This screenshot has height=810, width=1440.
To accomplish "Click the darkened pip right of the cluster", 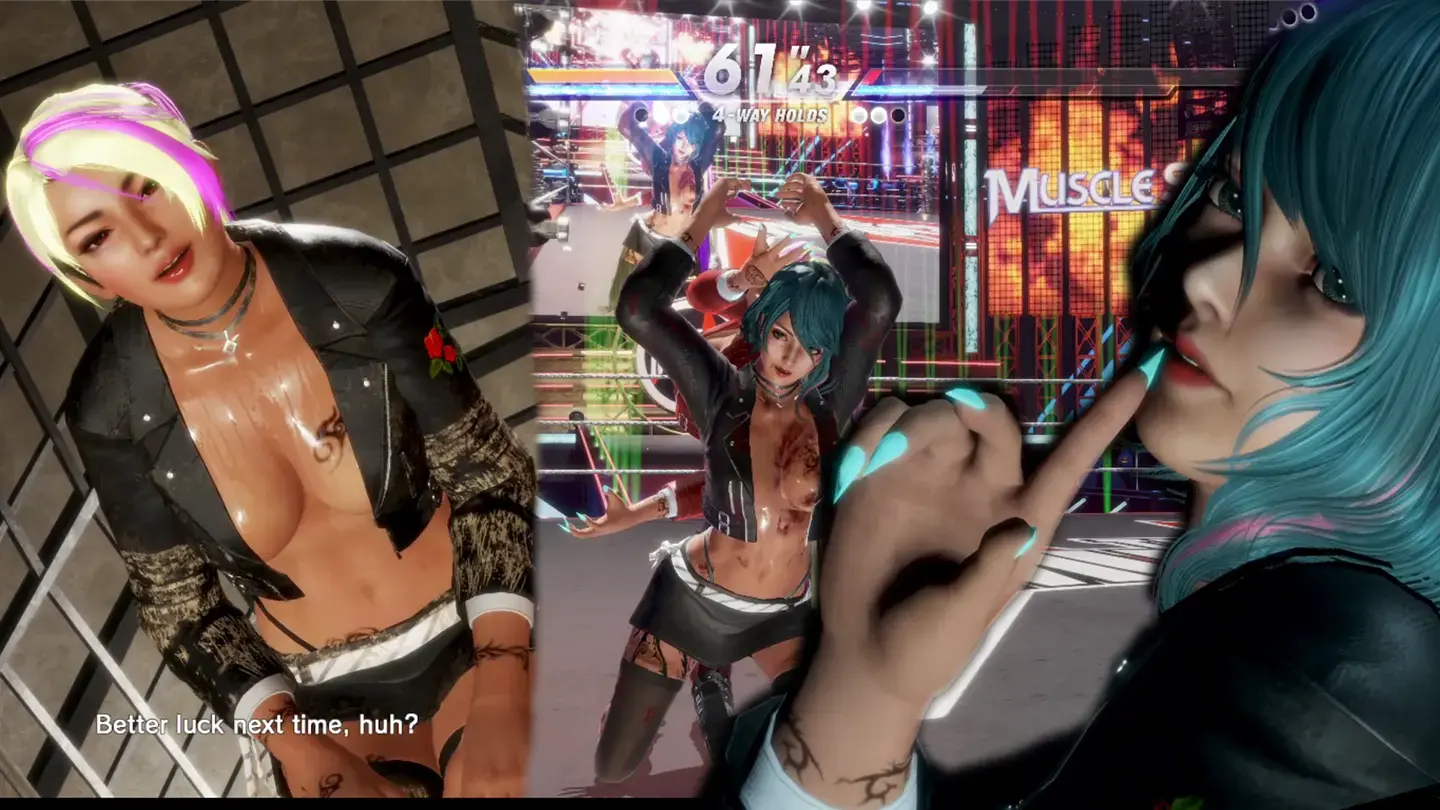I will (897, 115).
